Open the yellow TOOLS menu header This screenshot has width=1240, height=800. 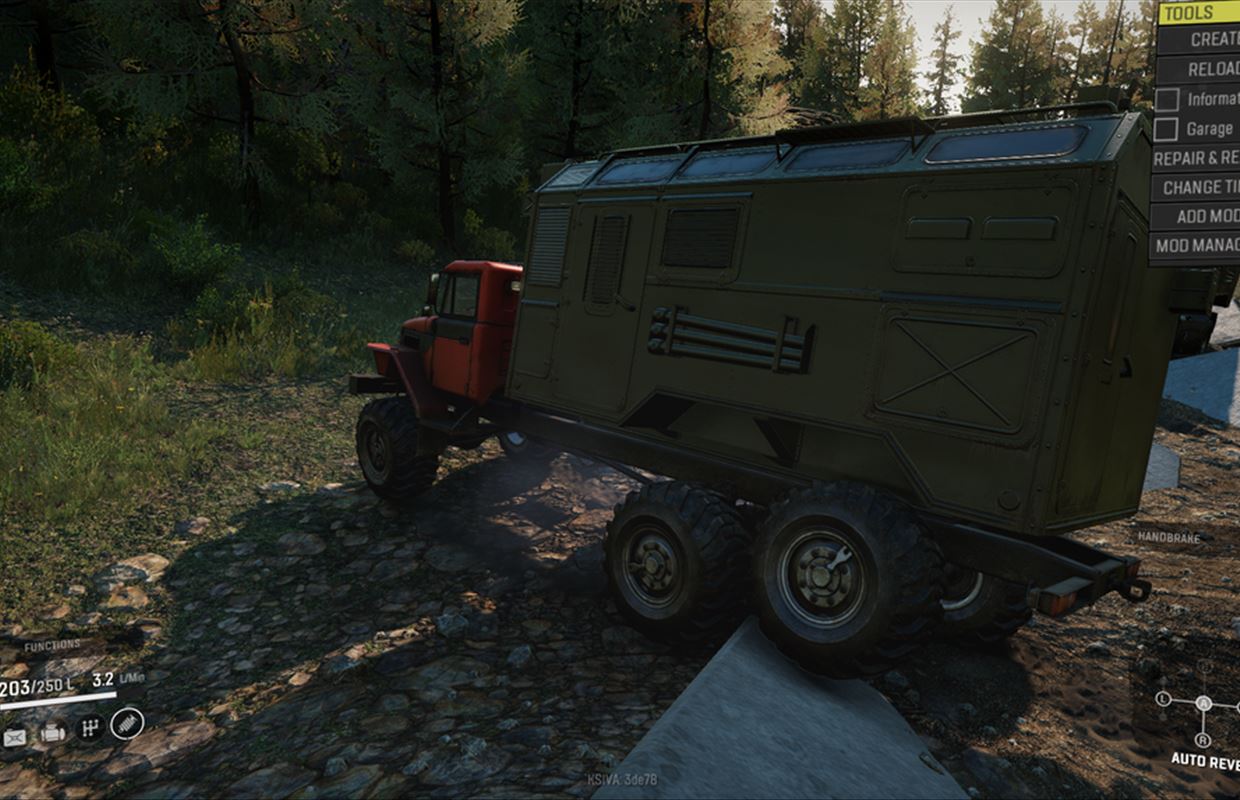[x=1198, y=12]
